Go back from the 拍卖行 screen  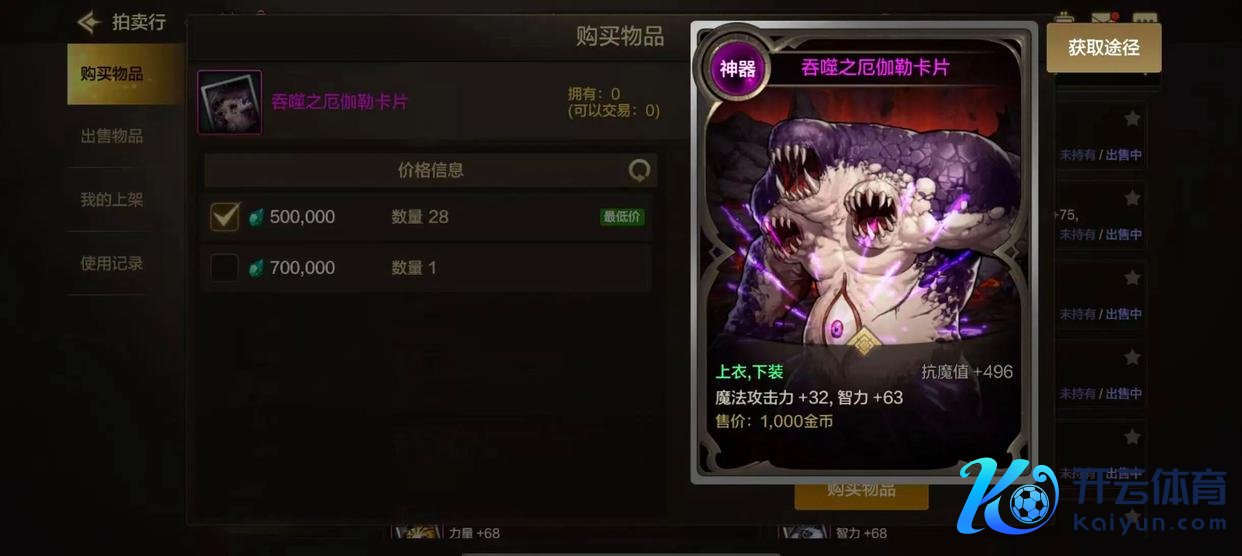click(90, 21)
